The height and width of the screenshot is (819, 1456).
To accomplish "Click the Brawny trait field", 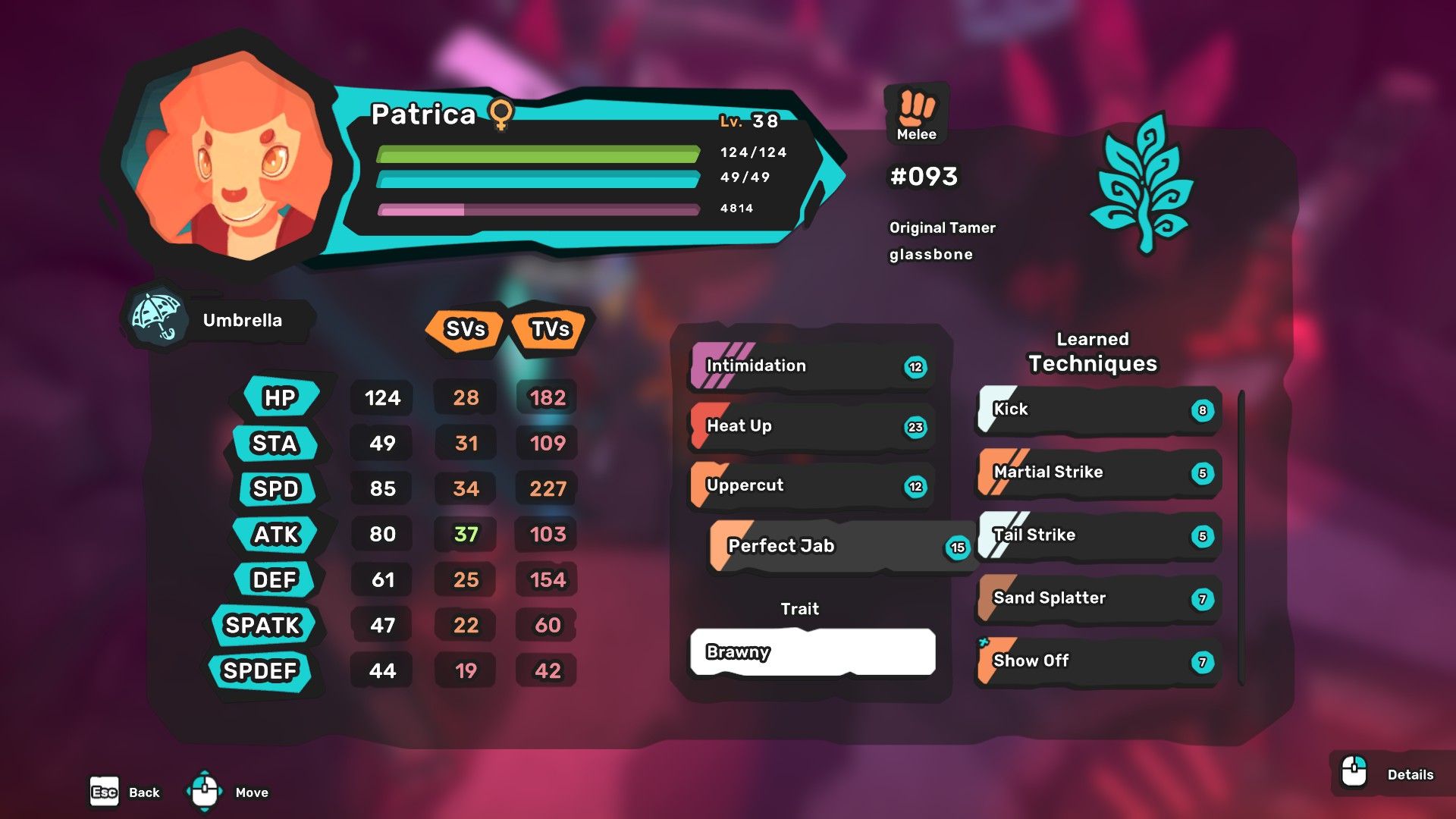I will (x=811, y=651).
